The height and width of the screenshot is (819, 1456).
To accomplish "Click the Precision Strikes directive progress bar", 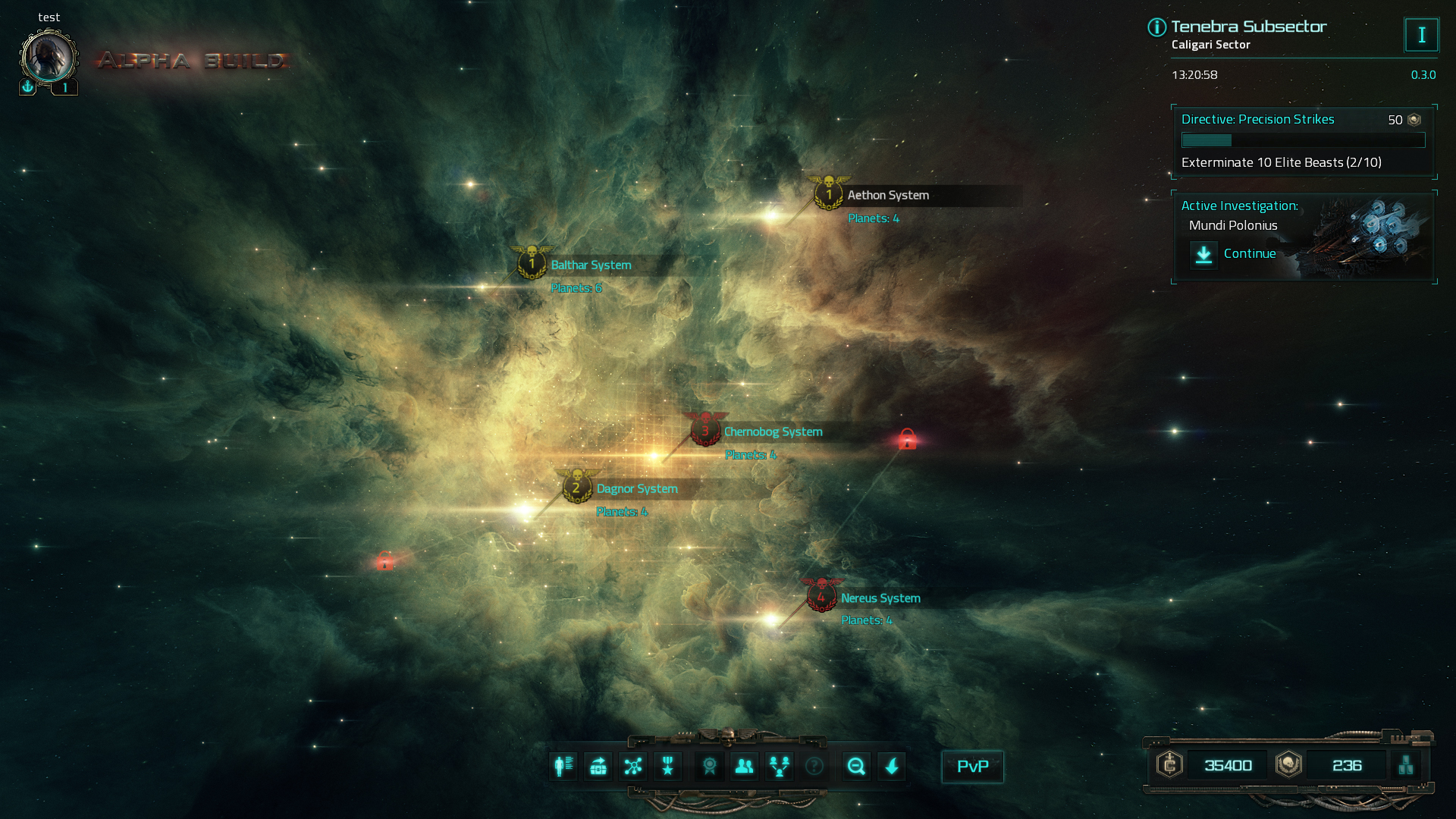I will tap(1302, 140).
